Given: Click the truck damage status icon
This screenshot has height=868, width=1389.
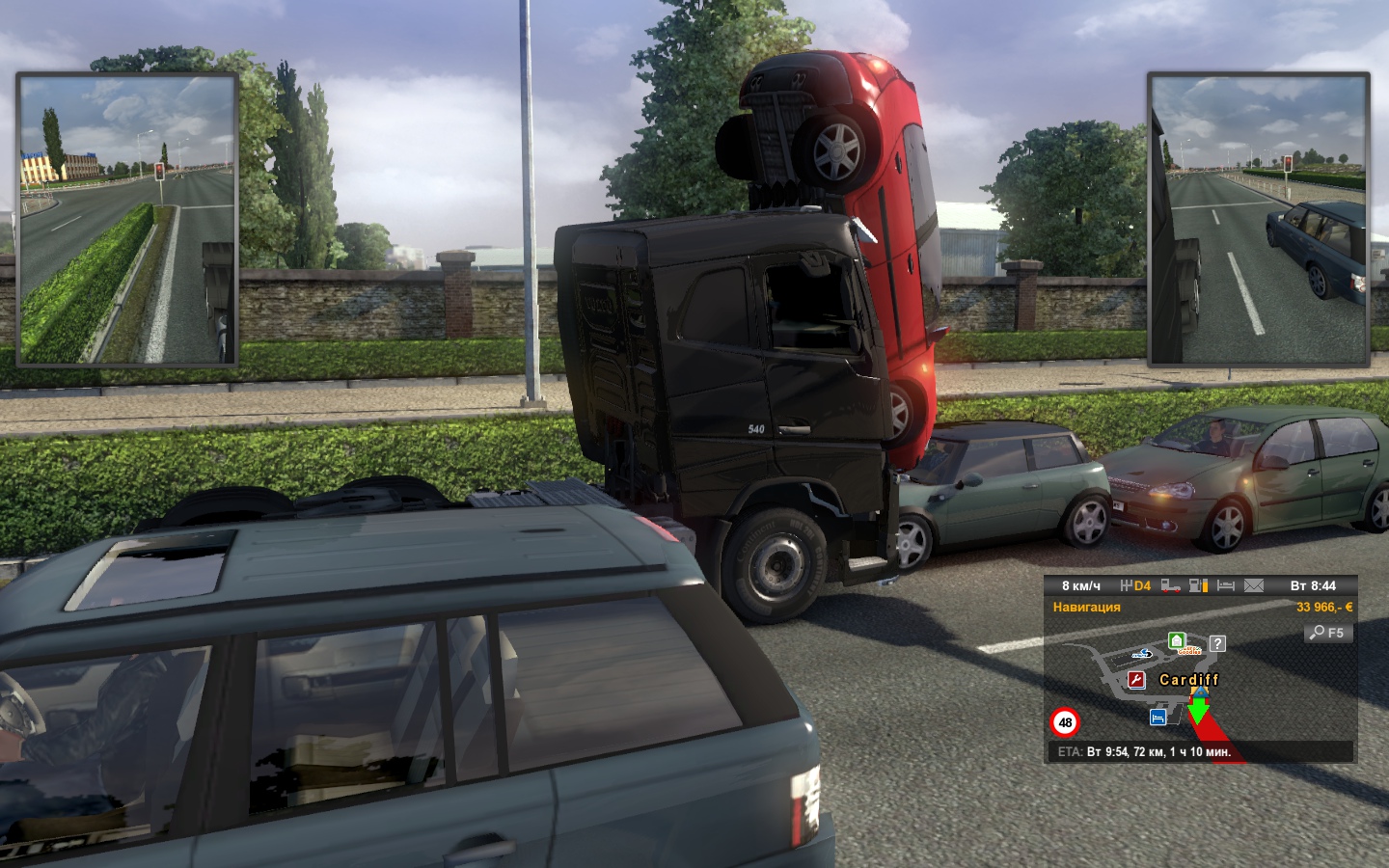Looking at the screenshot, I should [1171, 585].
